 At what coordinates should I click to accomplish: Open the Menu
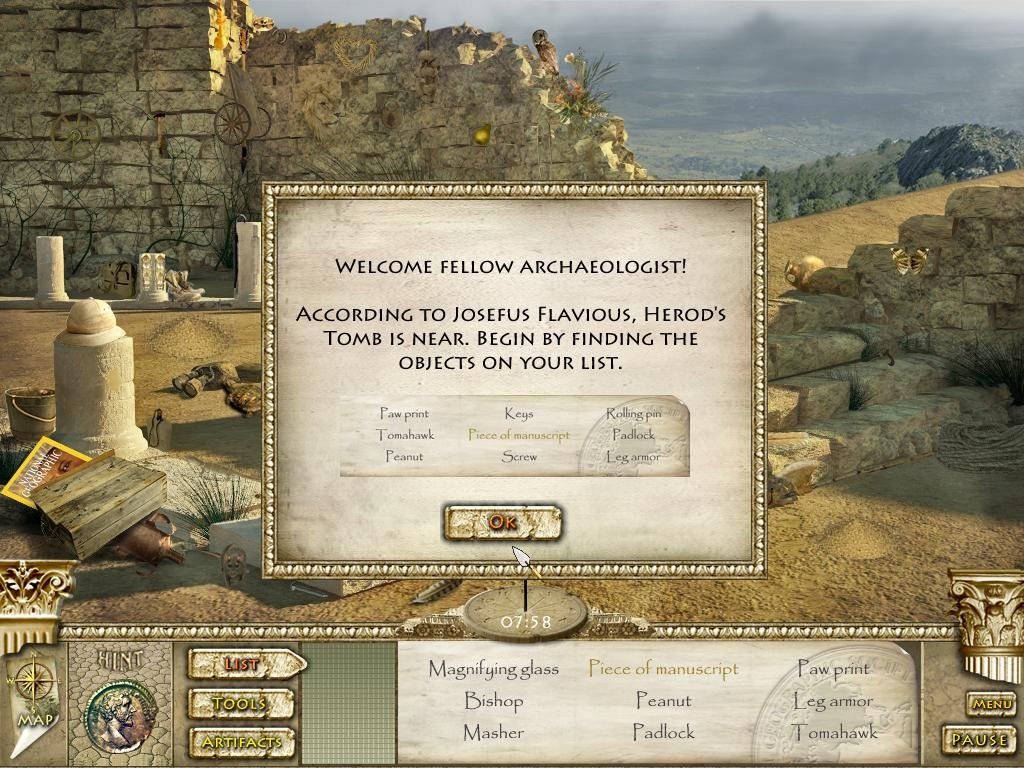click(x=991, y=704)
